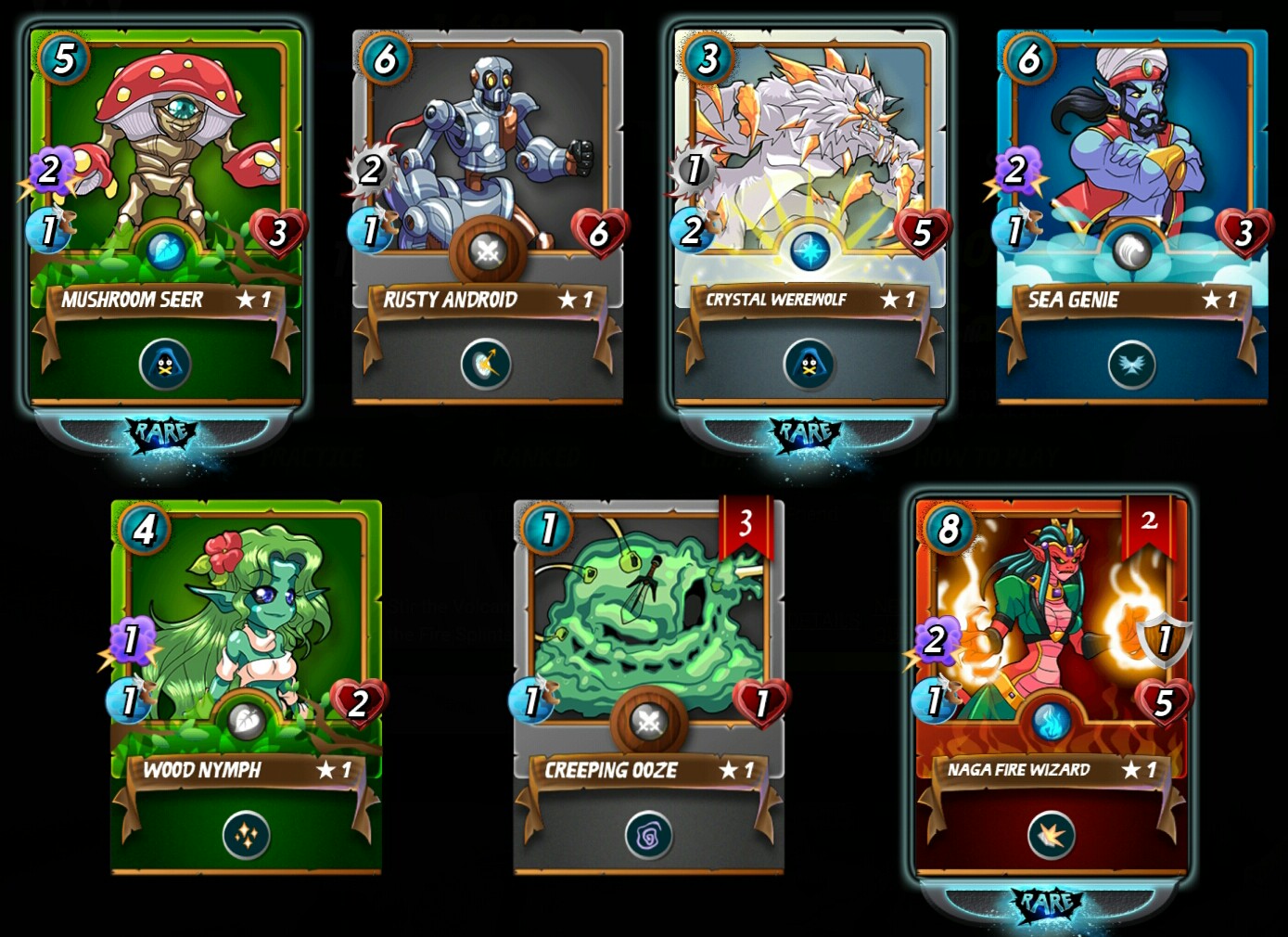Screen dimensions: 1288x937
Task: Inspect Mushroom Seer's hooded ability icon
Action: tap(165, 365)
